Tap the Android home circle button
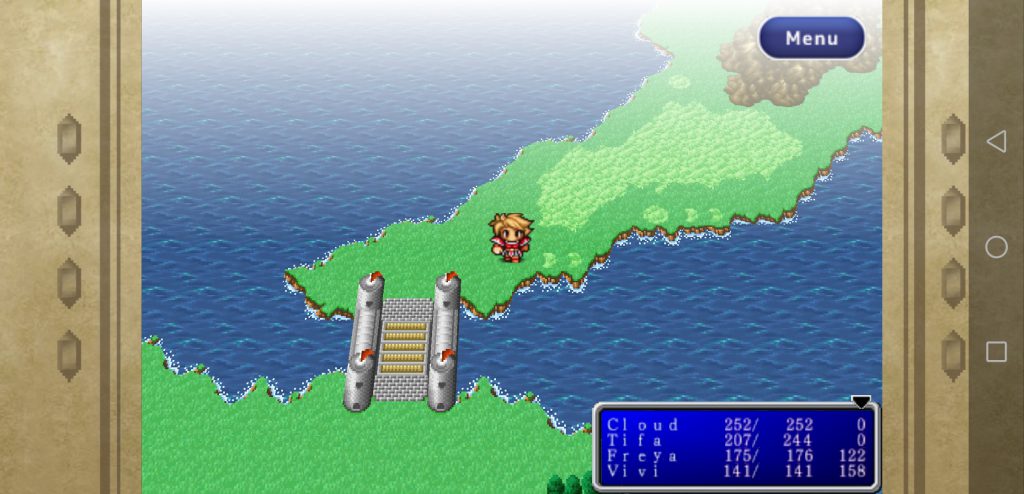 click(x=996, y=247)
